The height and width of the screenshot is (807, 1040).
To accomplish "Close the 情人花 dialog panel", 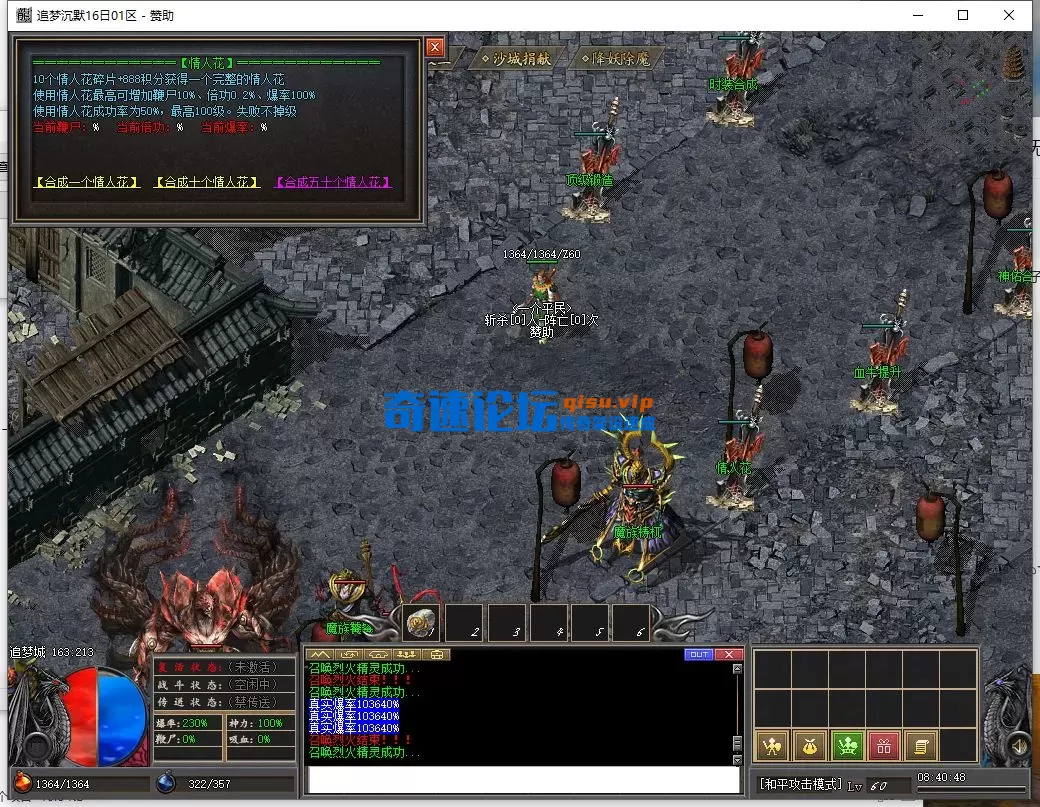I will [x=434, y=47].
